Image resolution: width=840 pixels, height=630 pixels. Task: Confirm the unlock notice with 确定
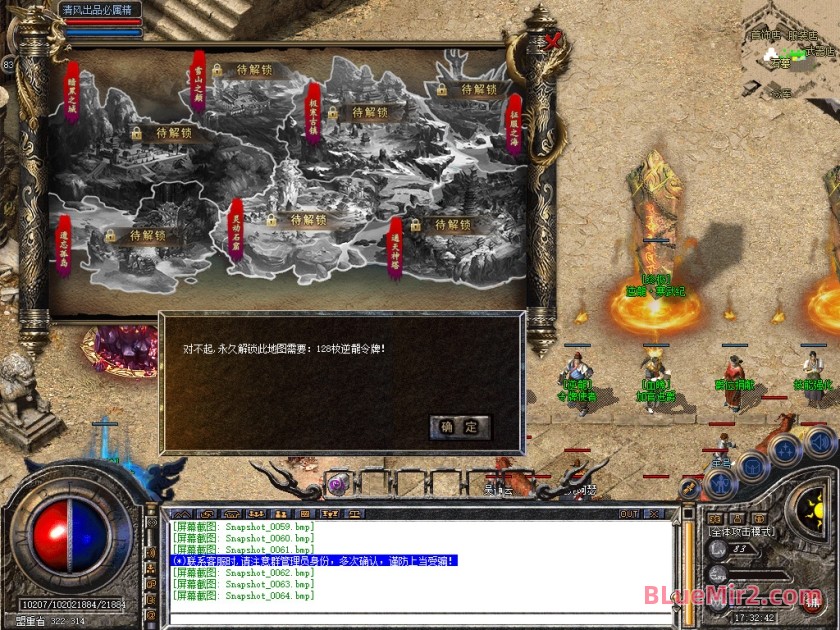pos(460,426)
